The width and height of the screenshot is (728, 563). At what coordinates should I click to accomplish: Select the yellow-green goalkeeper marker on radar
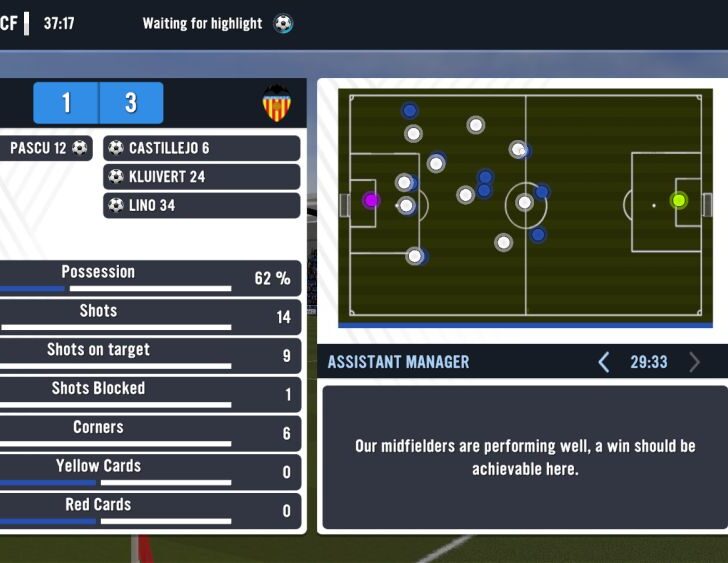click(x=680, y=200)
